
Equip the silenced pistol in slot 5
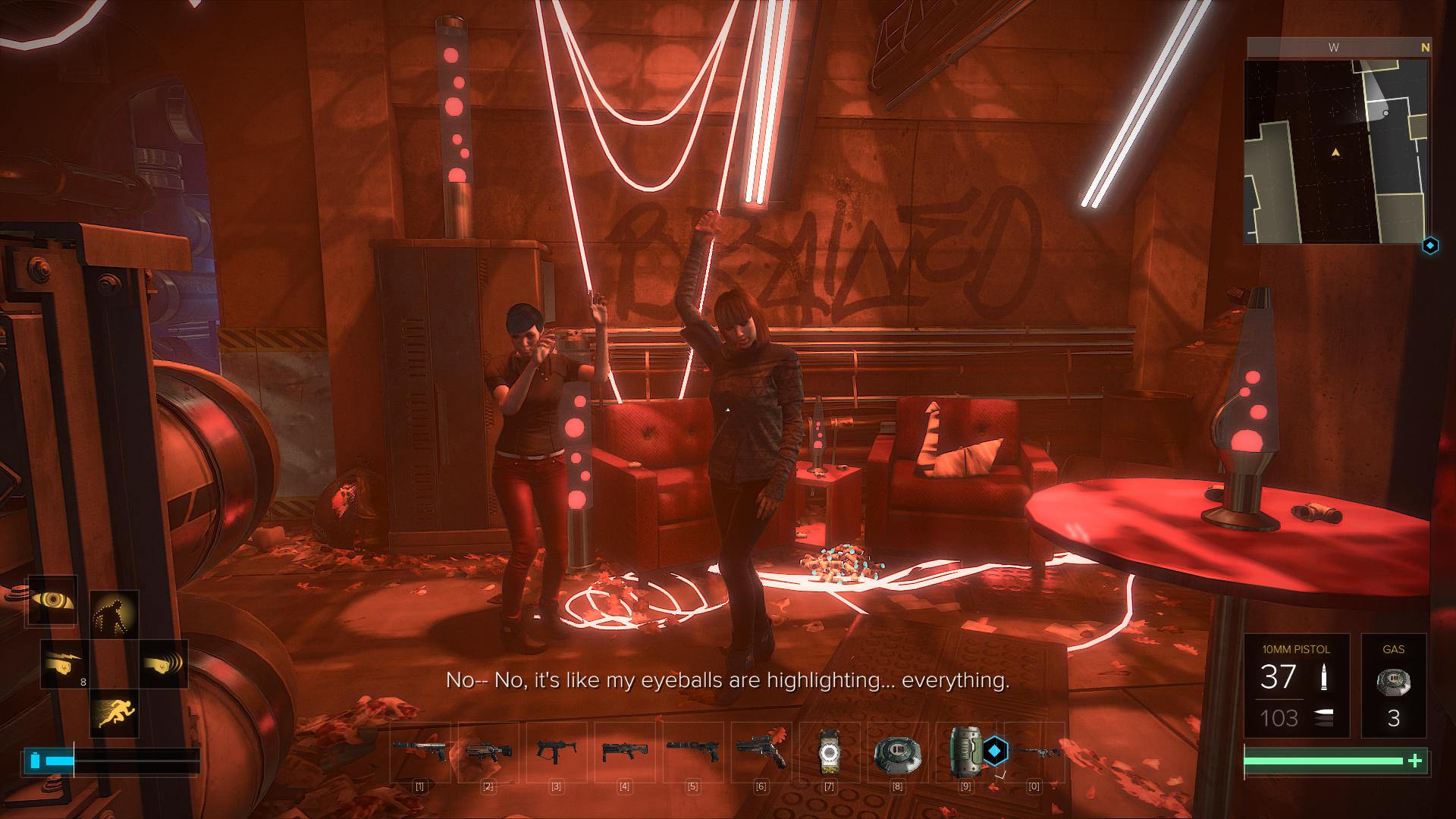pyautogui.click(x=692, y=752)
